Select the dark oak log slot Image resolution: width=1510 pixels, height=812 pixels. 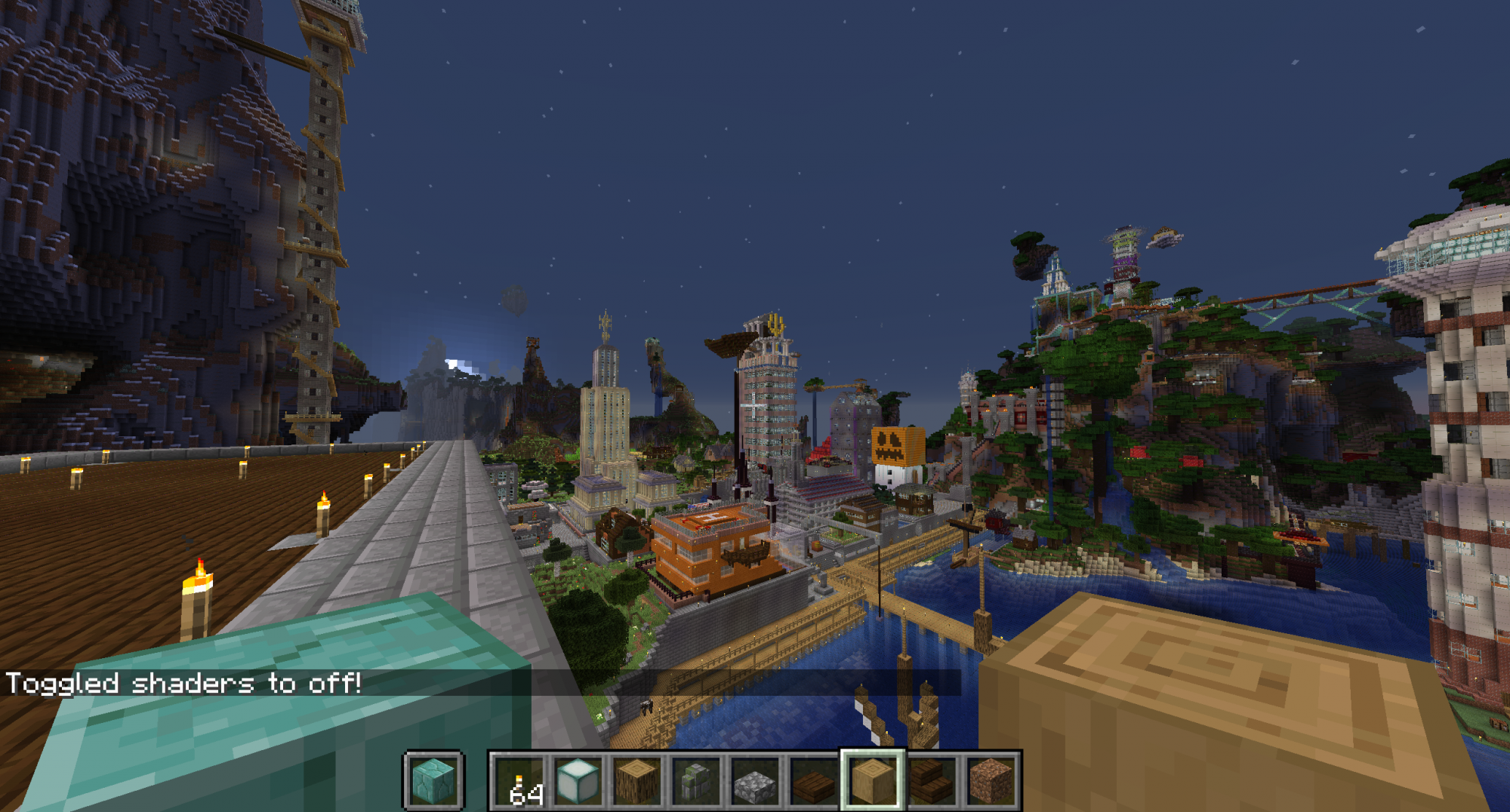tap(637, 782)
